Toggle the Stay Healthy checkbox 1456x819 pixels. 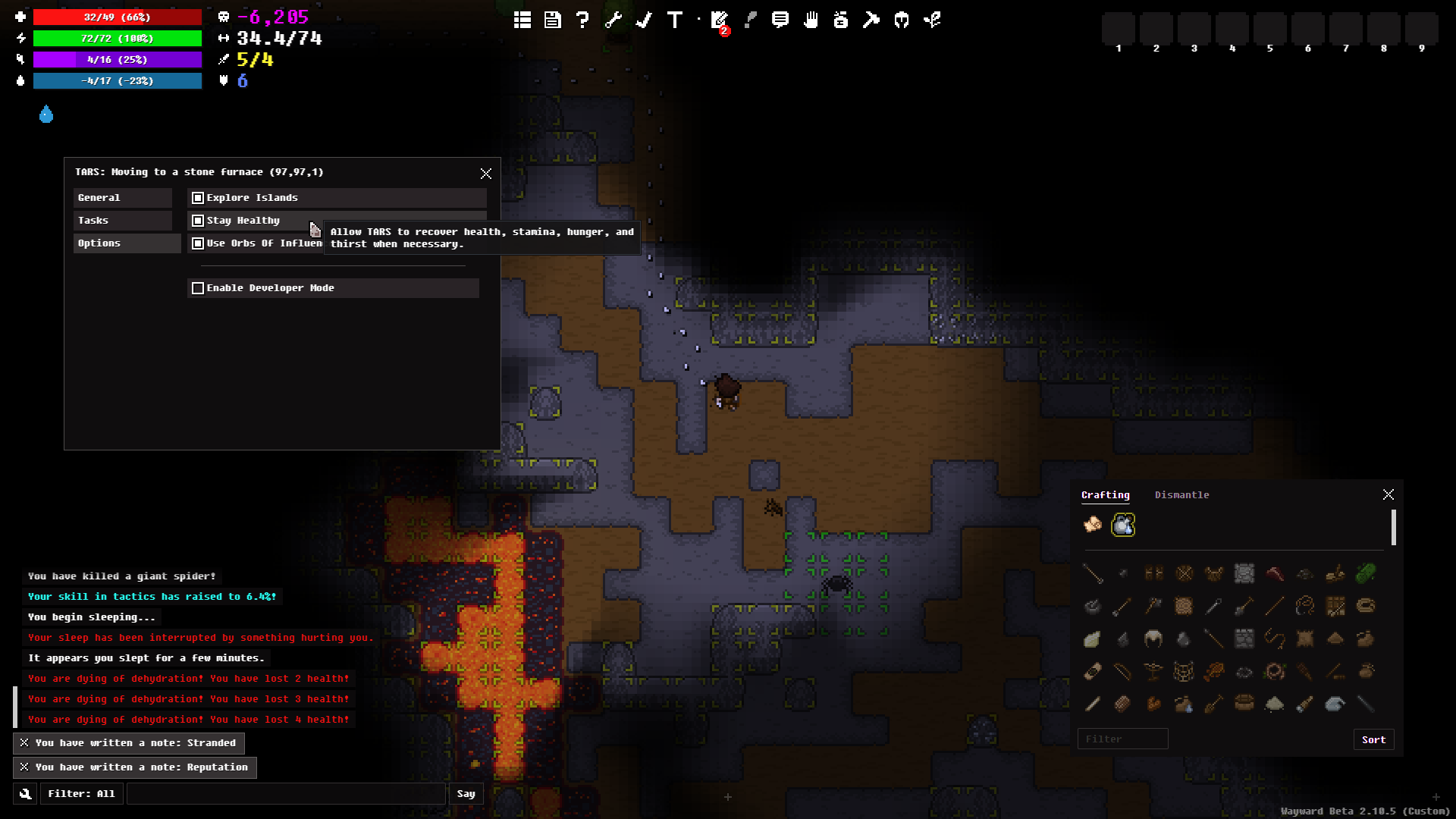[x=198, y=221]
